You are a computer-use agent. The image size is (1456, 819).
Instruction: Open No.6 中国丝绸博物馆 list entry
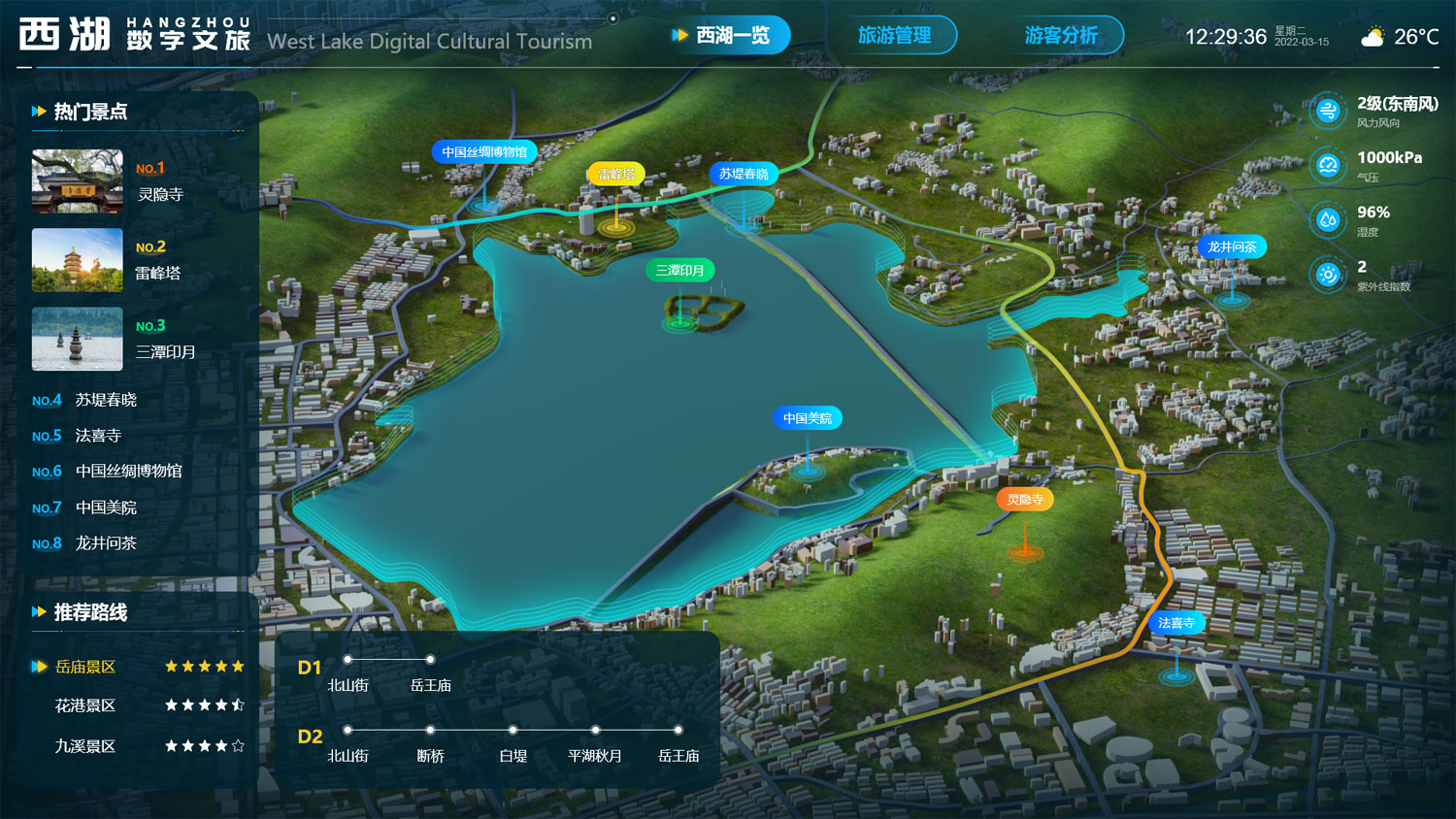click(128, 472)
